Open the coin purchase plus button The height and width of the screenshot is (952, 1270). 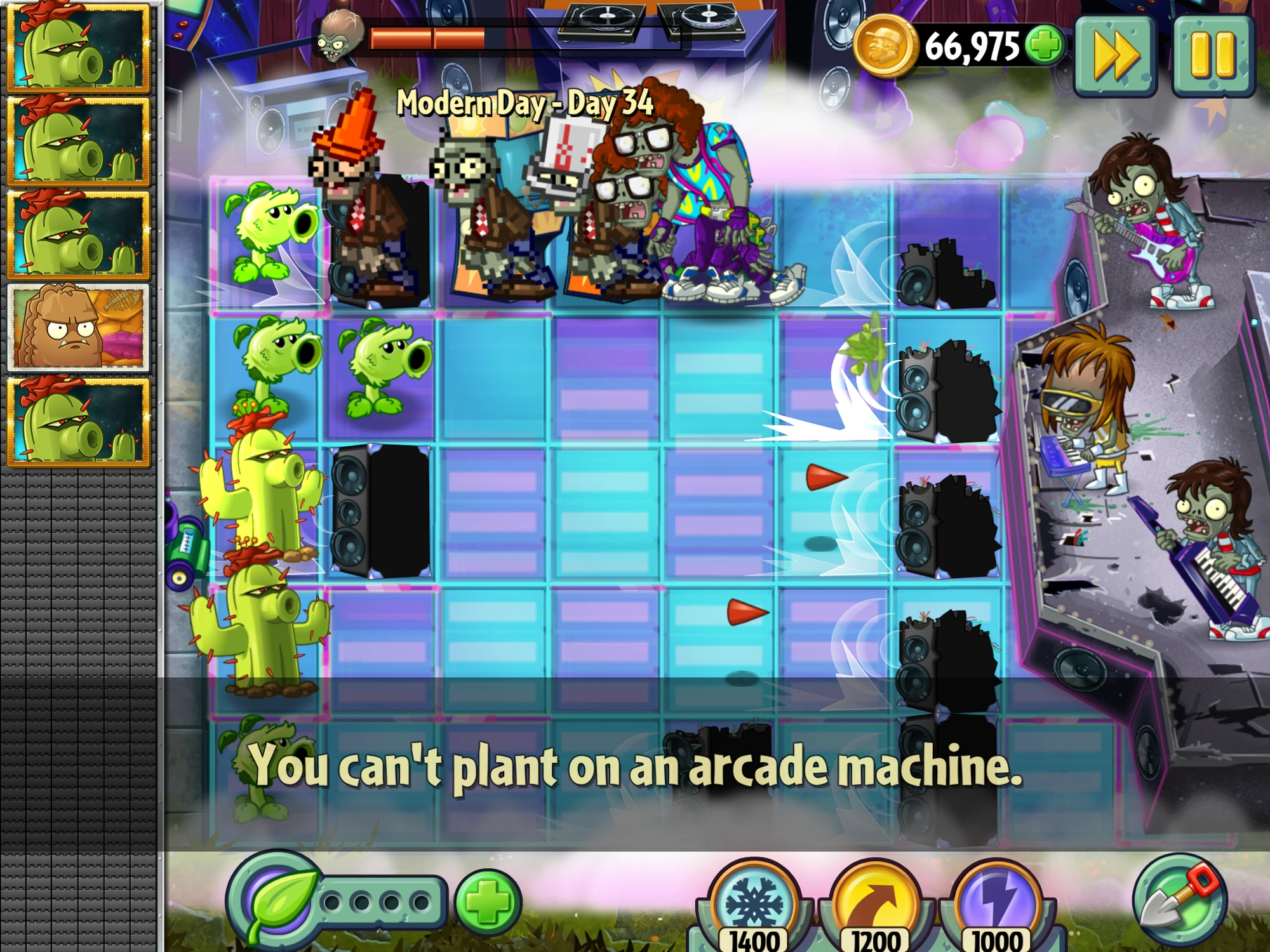pyautogui.click(x=1045, y=43)
